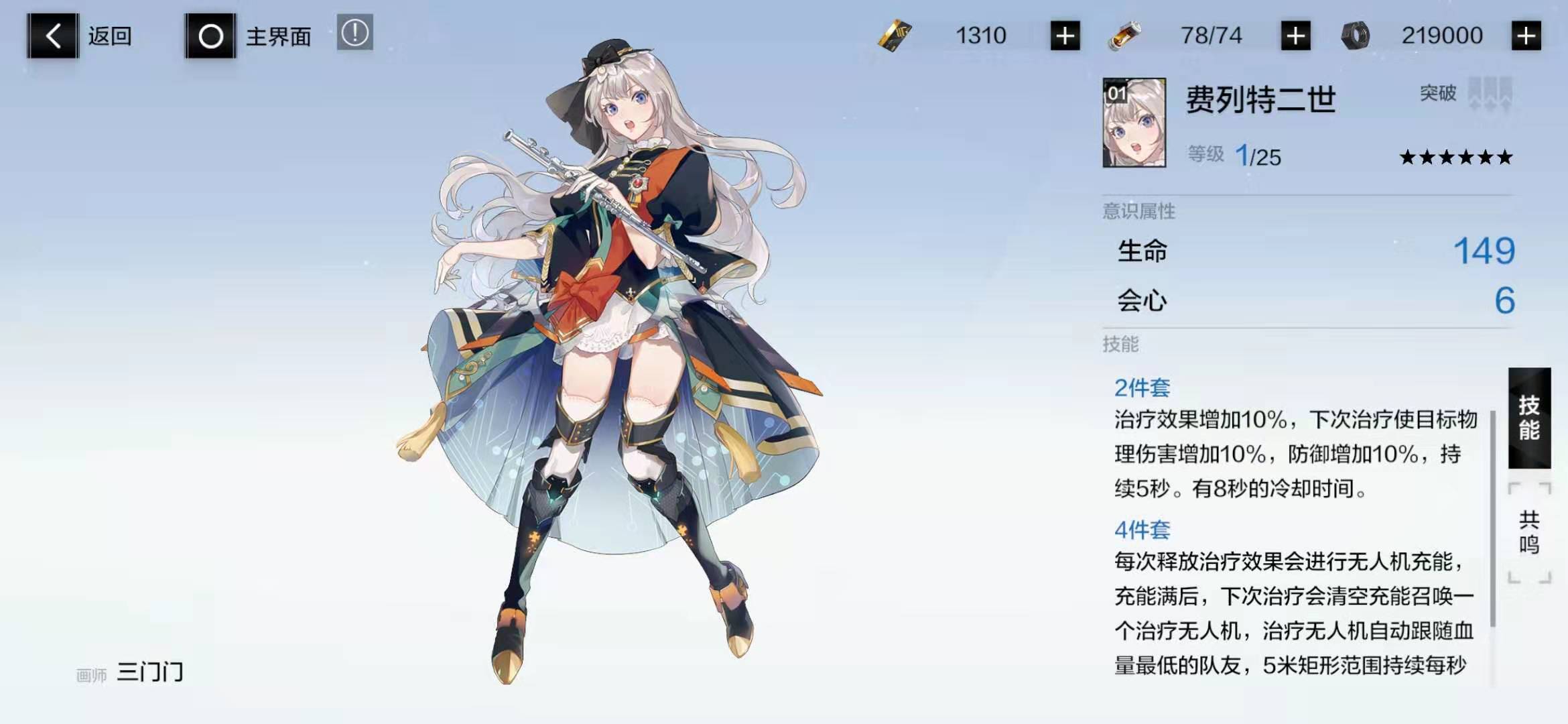Click the back arrow icon next to 返回
The image size is (1568, 724).
pyautogui.click(x=52, y=36)
